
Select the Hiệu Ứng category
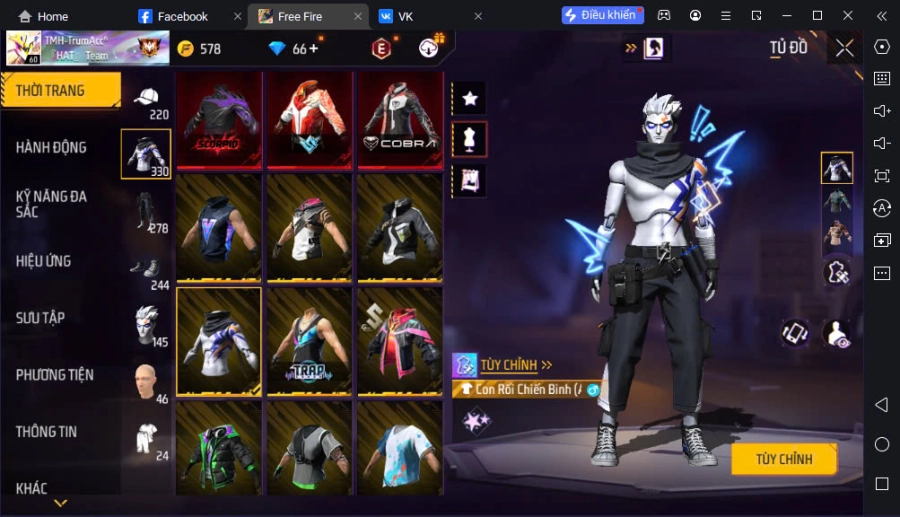pyautogui.click(x=44, y=261)
